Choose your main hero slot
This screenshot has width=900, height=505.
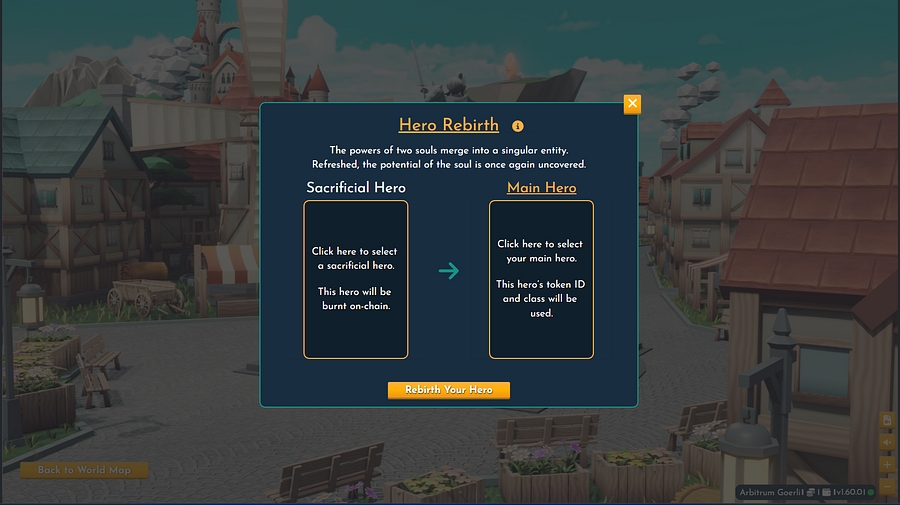[541, 279]
